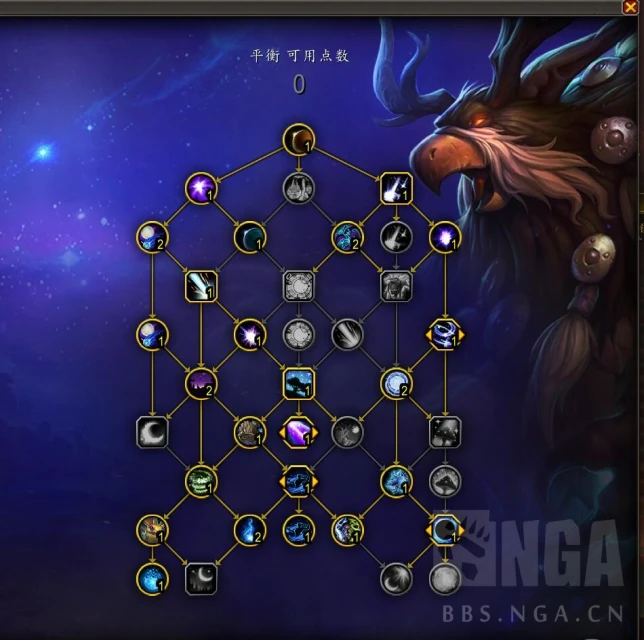The image size is (644, 640).
Task: Activate the square light beam talent
Action: [x=201, y=287]
